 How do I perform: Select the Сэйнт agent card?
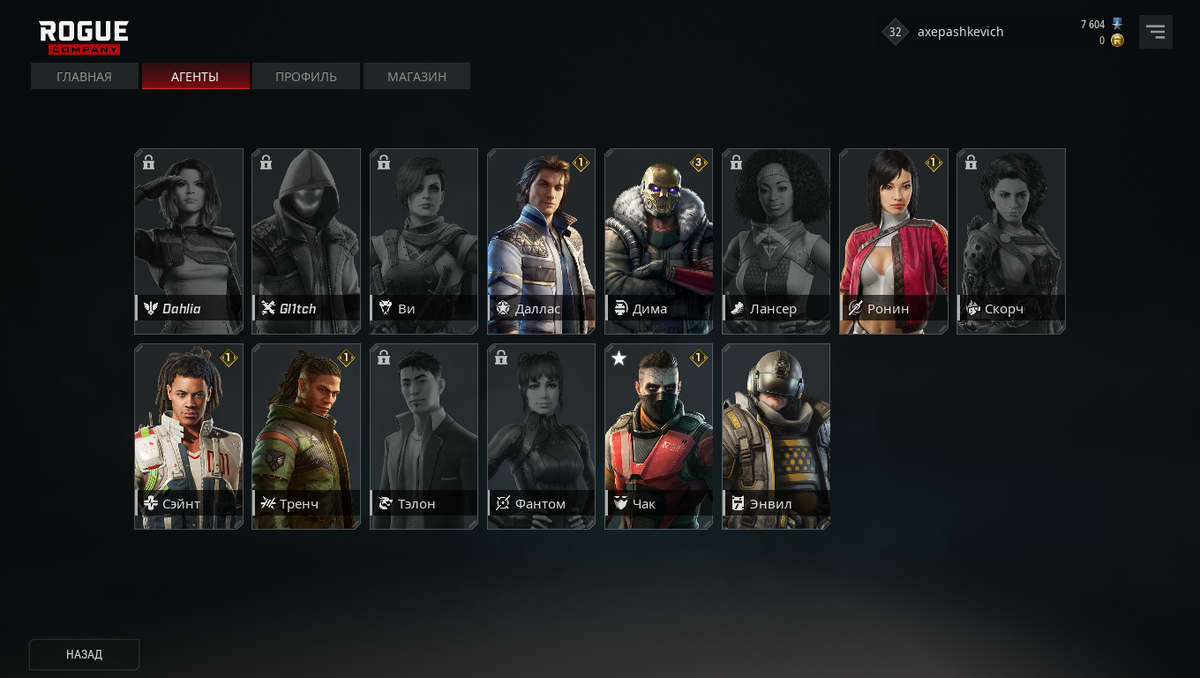coord(189,436)
